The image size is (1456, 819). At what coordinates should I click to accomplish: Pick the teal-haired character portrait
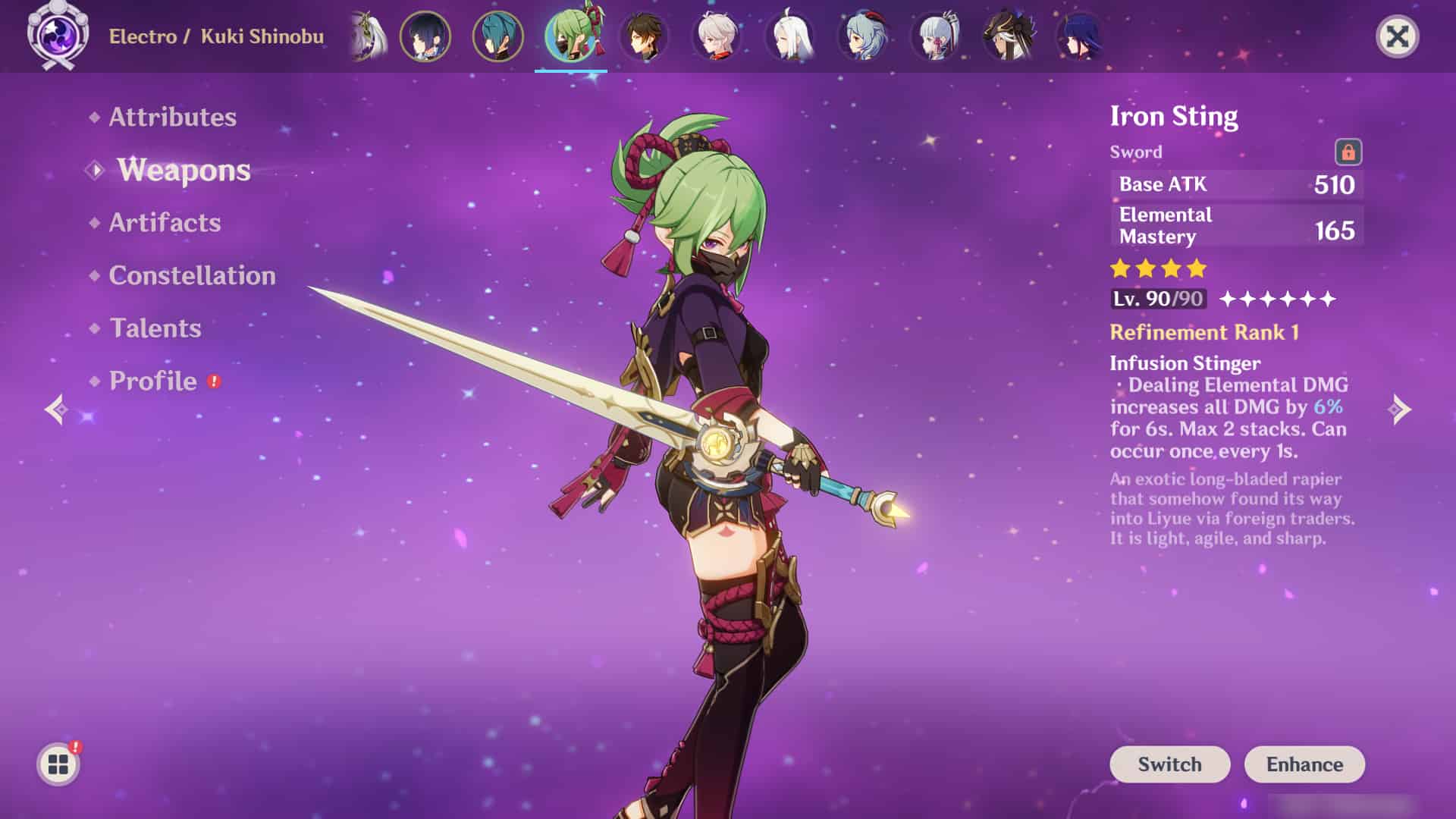tap(497, 36)
